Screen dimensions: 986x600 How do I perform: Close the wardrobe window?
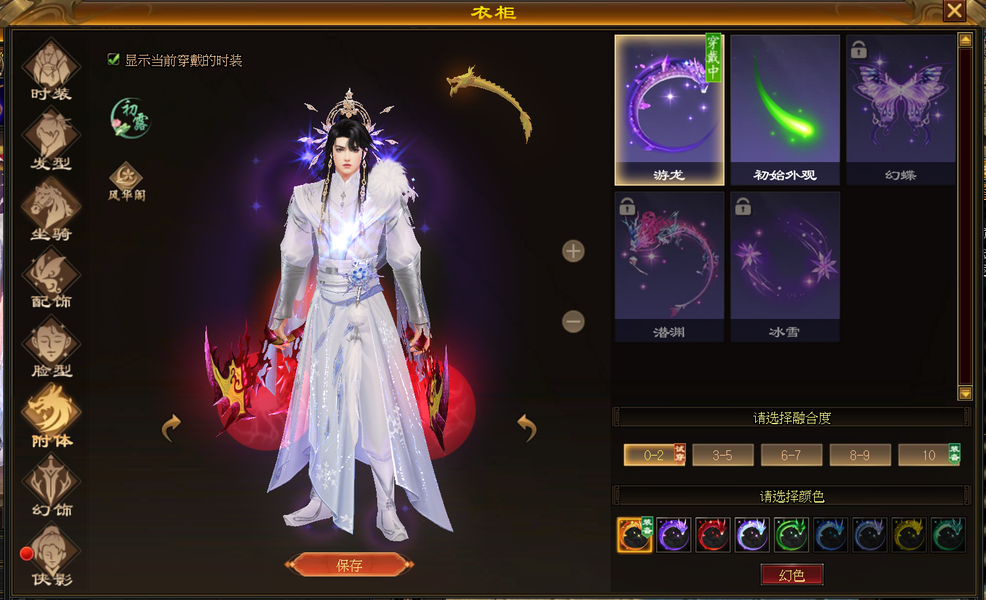click(x=954, y=11)
